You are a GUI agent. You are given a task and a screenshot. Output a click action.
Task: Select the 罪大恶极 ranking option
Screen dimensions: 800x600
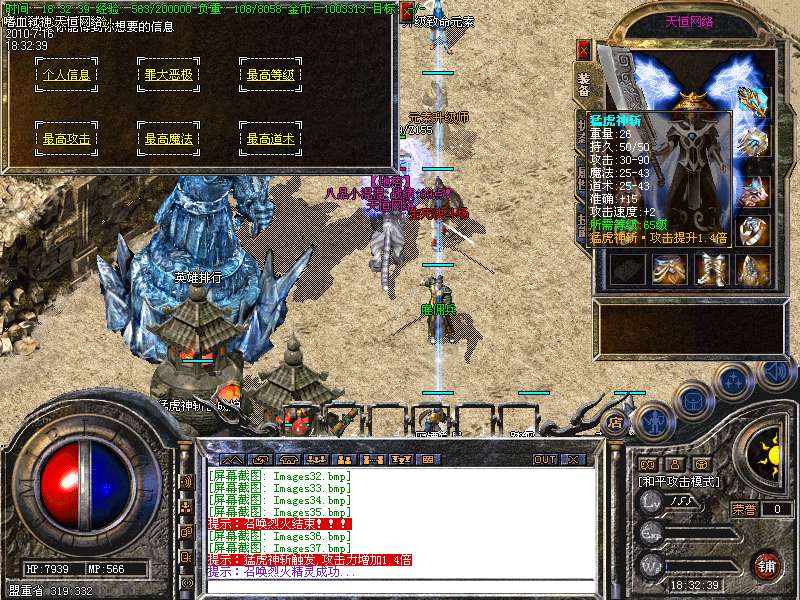click(x=166, y=74)
